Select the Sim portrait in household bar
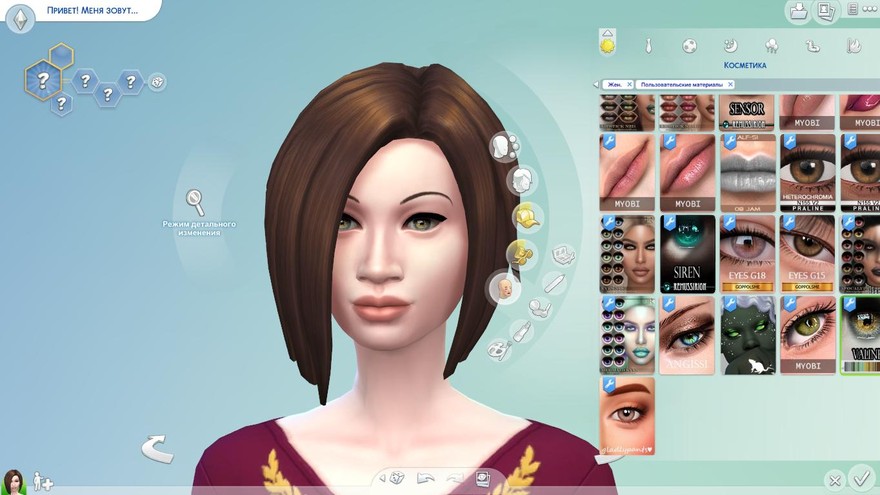The width and height of the screenshot is (880, 495). (13, 481)
